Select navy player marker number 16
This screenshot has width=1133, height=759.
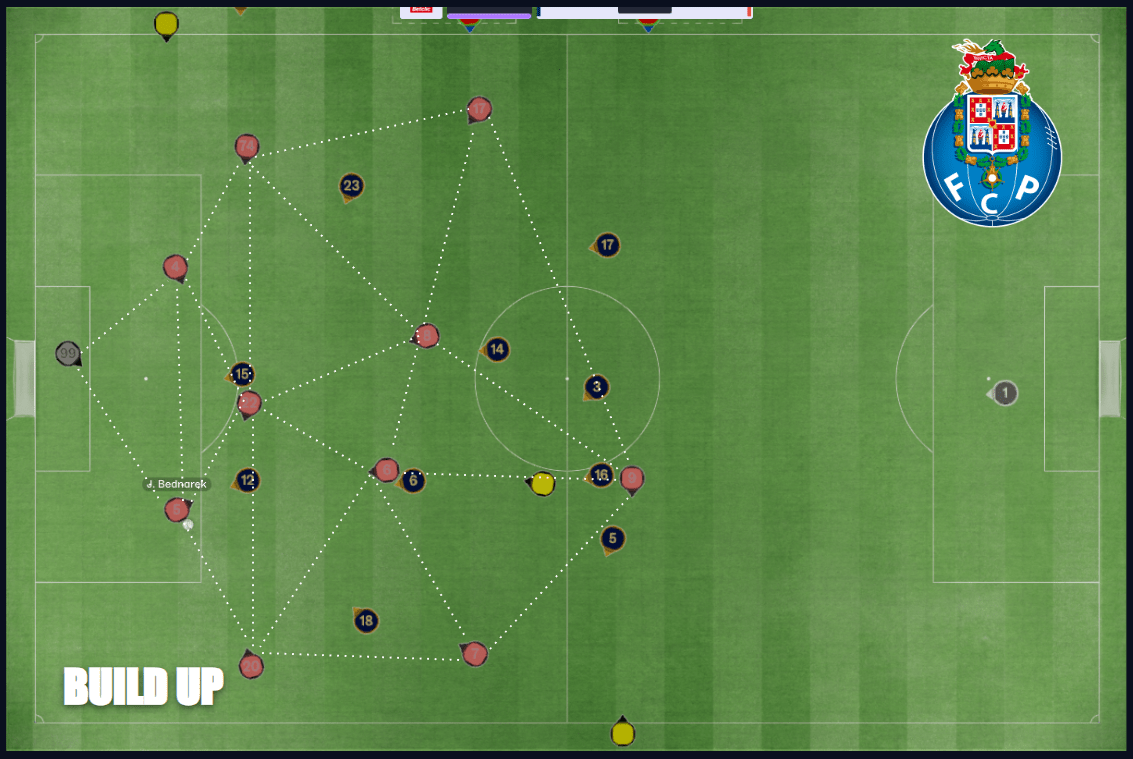(x=600, y=474)
